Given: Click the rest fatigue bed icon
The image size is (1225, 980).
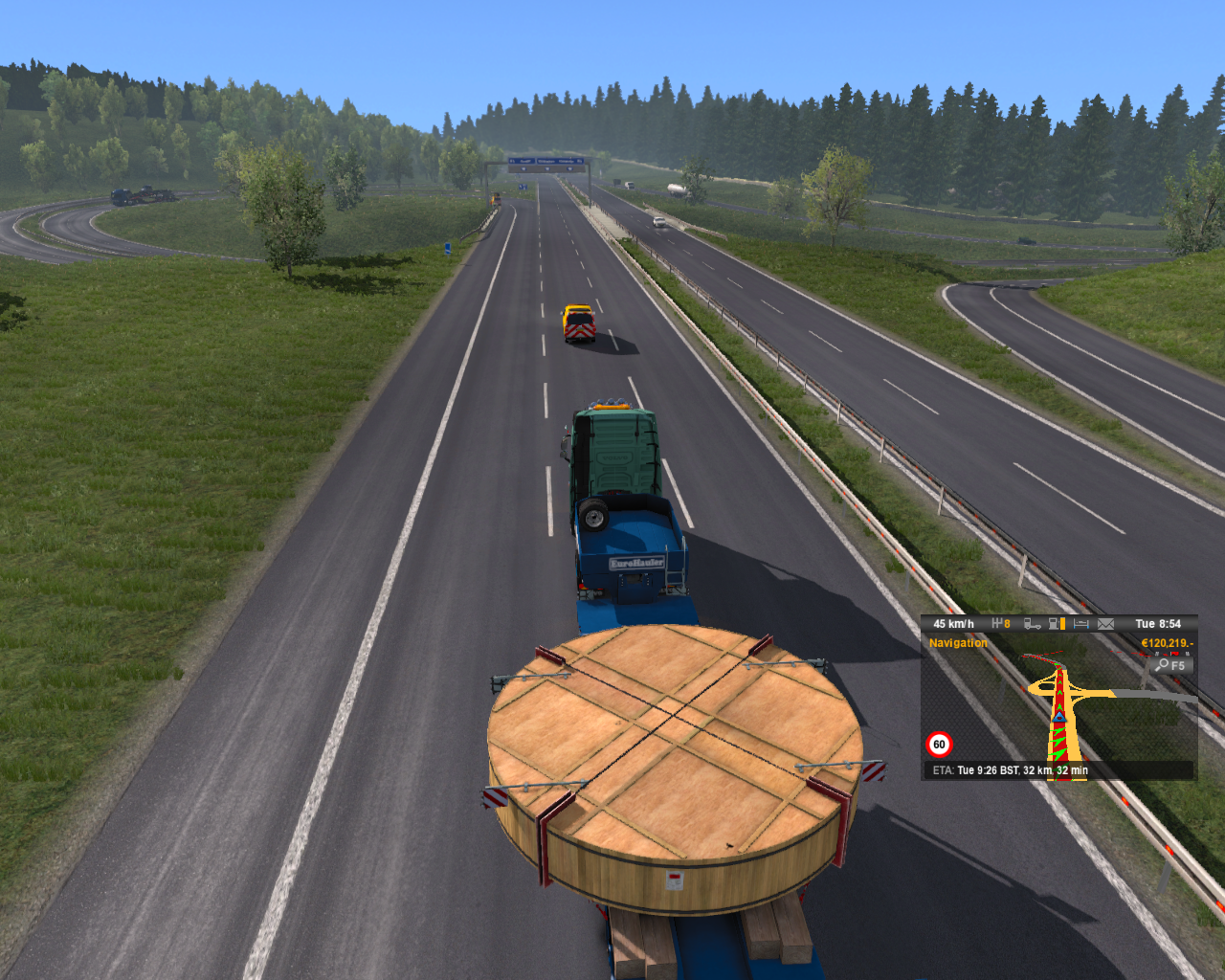Looking at the screenshot, I should pyautogui.click(x=1080, y=623).
